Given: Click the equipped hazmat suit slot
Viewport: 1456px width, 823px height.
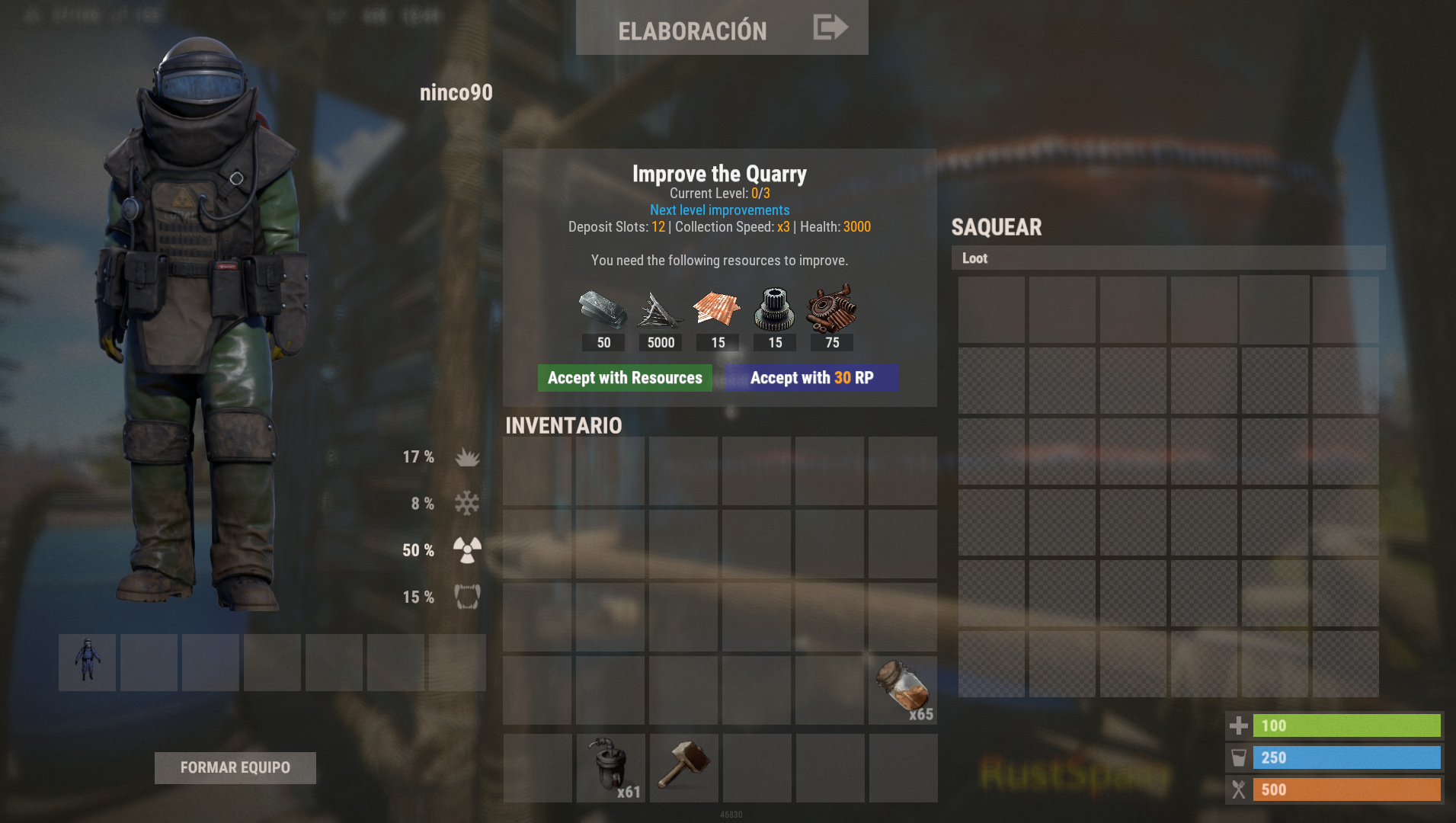Looking at the screenshot, I should point(86,661).
